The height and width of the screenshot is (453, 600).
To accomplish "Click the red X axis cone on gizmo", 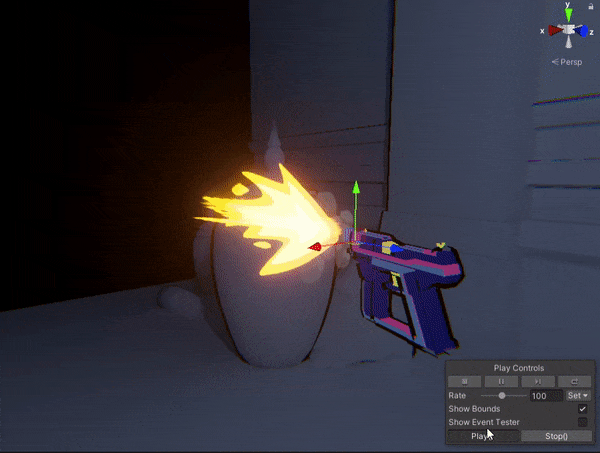I will click(x=552, y=31).
